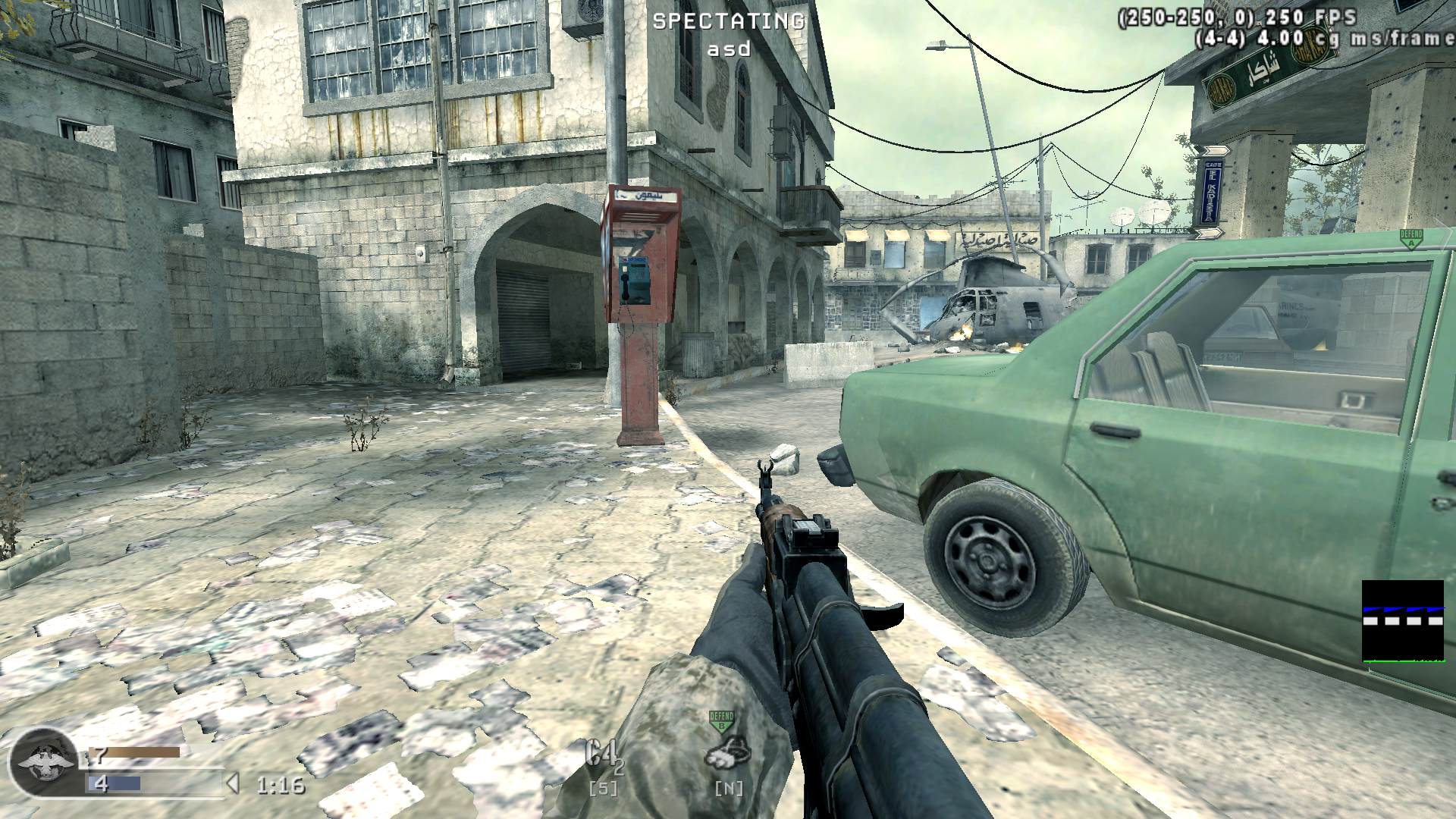Expand the spectated player name asd
Image resolution: width=1456 pixels, height=819 pixels.
tap(728, 50)
